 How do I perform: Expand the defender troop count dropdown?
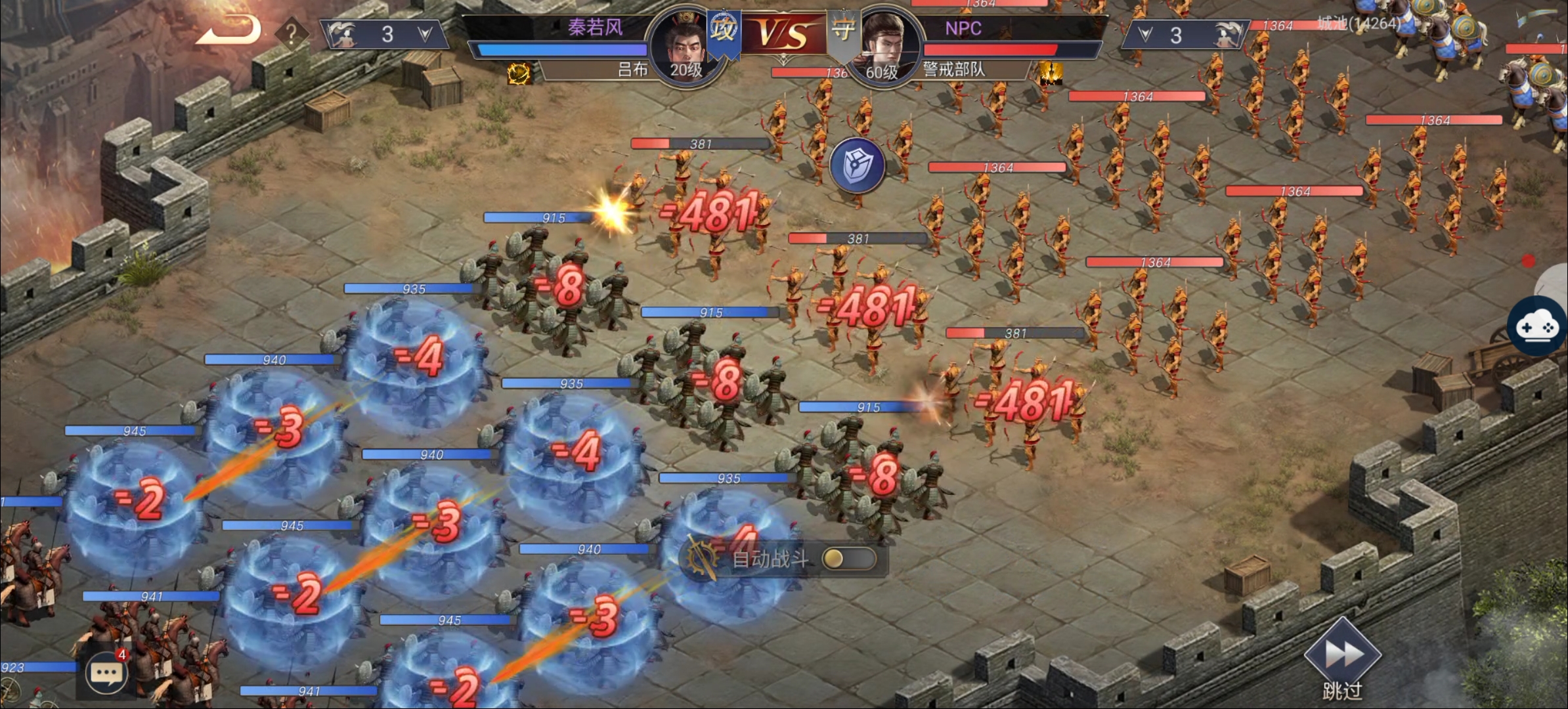1146,35
